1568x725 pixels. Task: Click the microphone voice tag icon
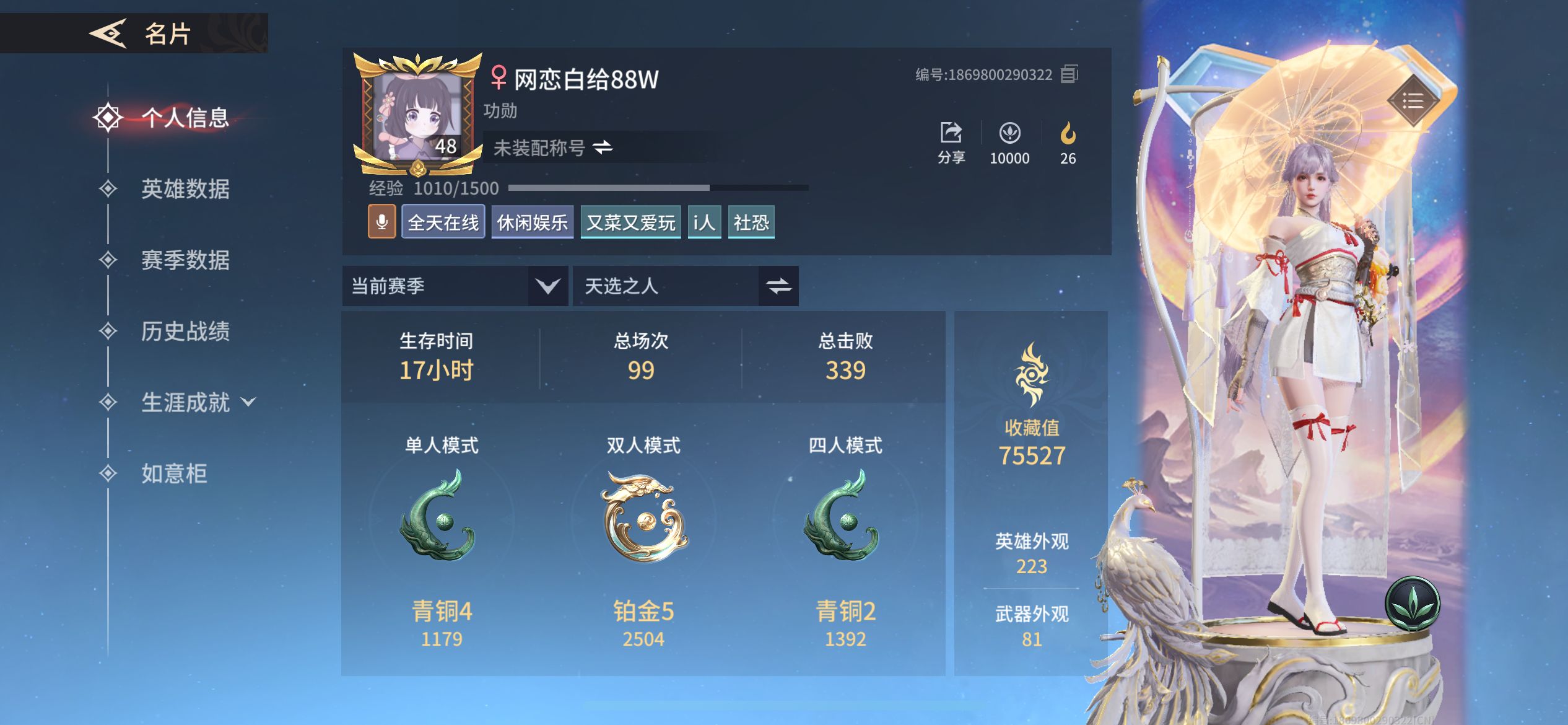click(382, 221)
